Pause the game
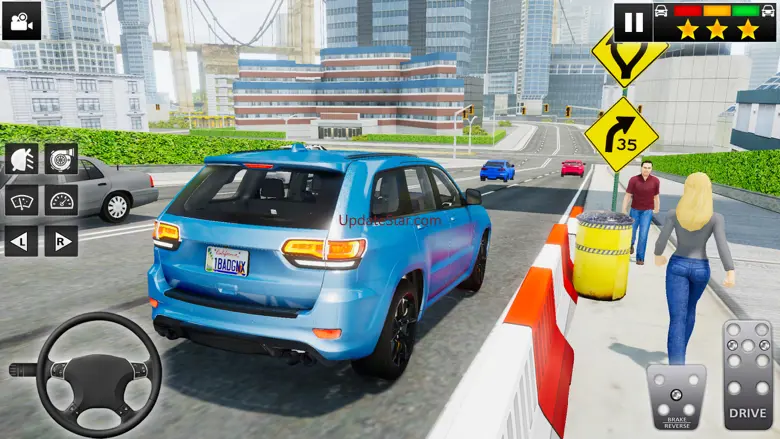Viewport: 780px width, 439px height. (633, 21)
